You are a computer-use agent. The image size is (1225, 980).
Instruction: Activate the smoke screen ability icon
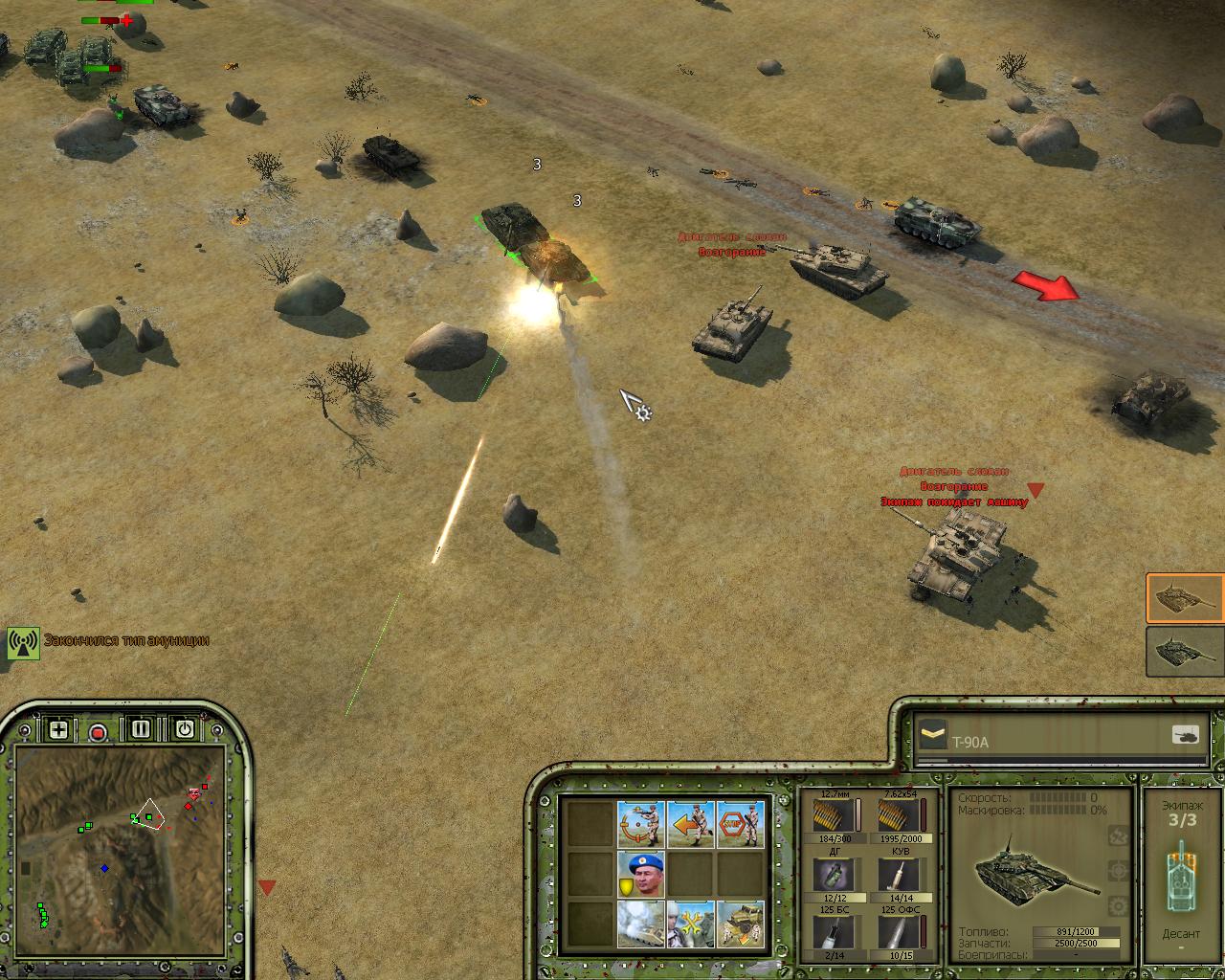pos(640,924)
